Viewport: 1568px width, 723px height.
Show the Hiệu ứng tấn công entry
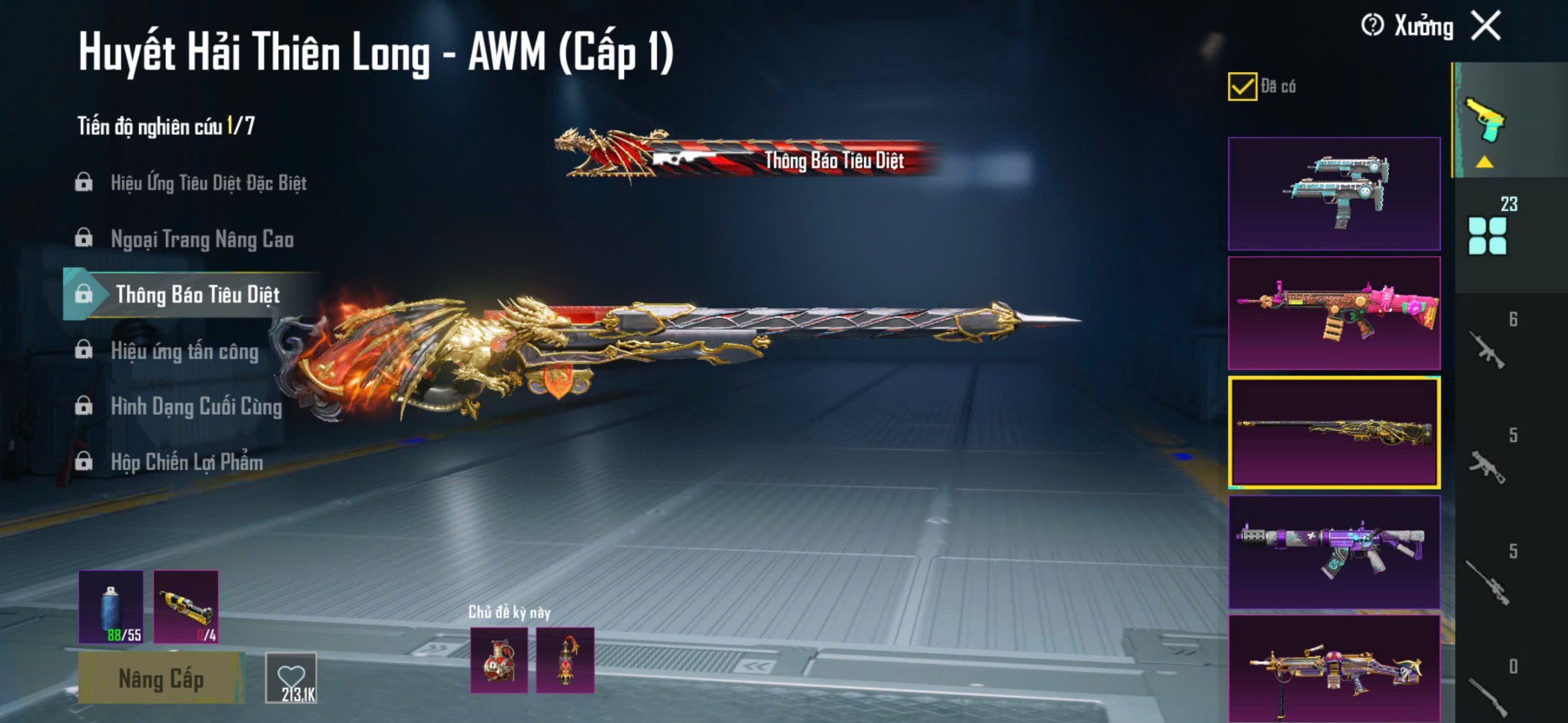184,351
